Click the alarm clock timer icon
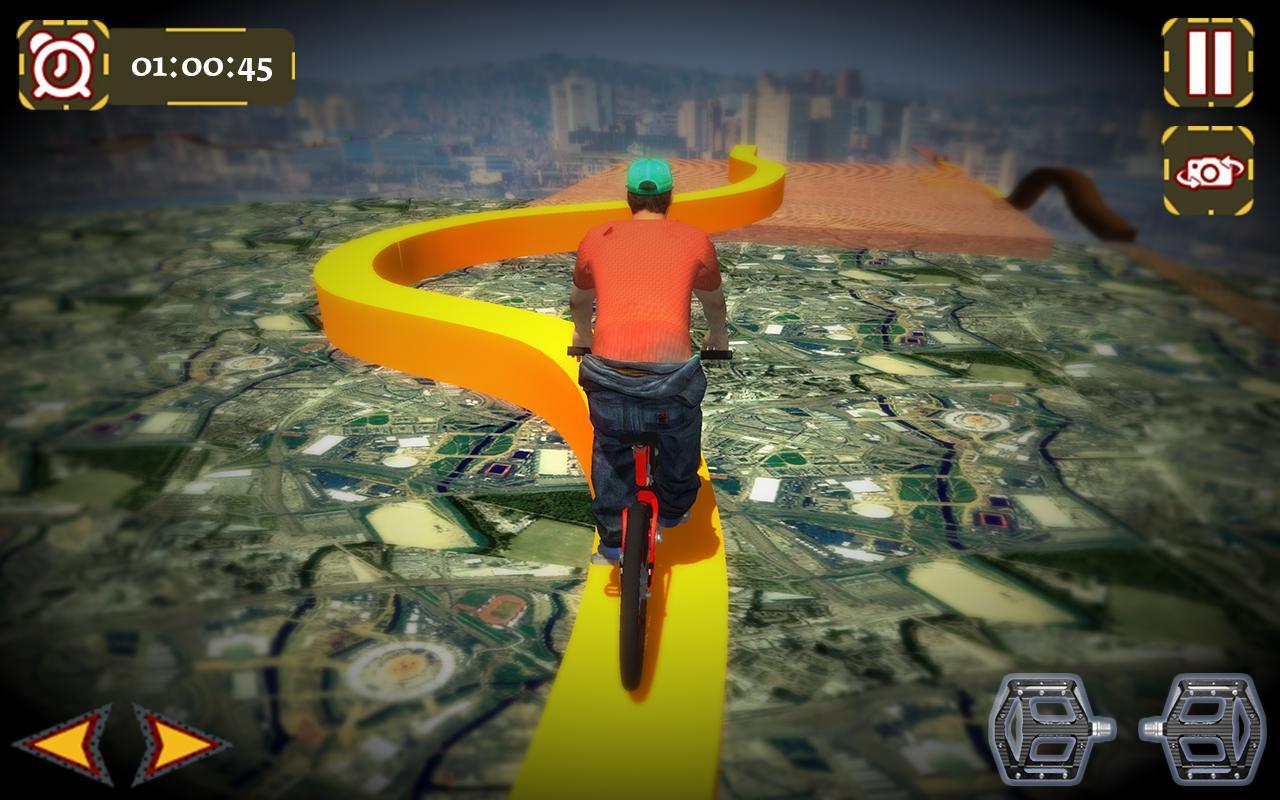This screenshot has width=1280, height=800. point(62,62)
